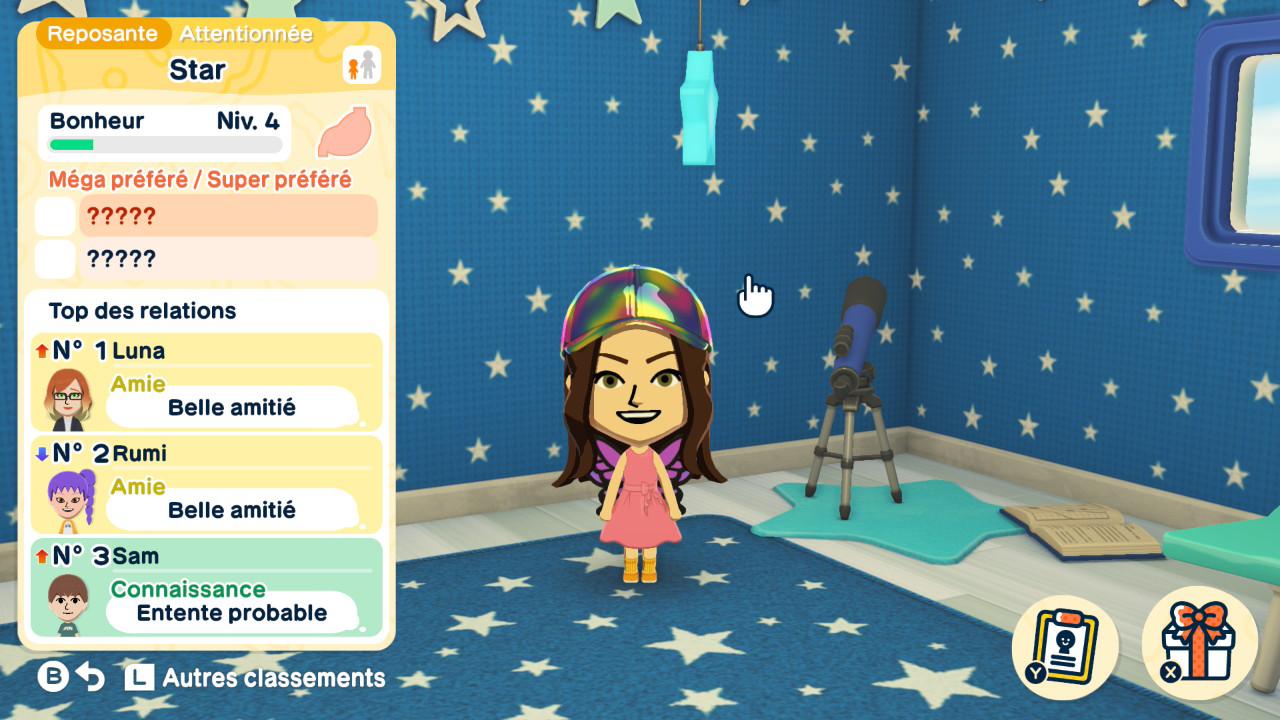Image resolution: width=1280 pixels, height=720 pixels.
Task: Open the gift box button
Action: click(1197, 643)
